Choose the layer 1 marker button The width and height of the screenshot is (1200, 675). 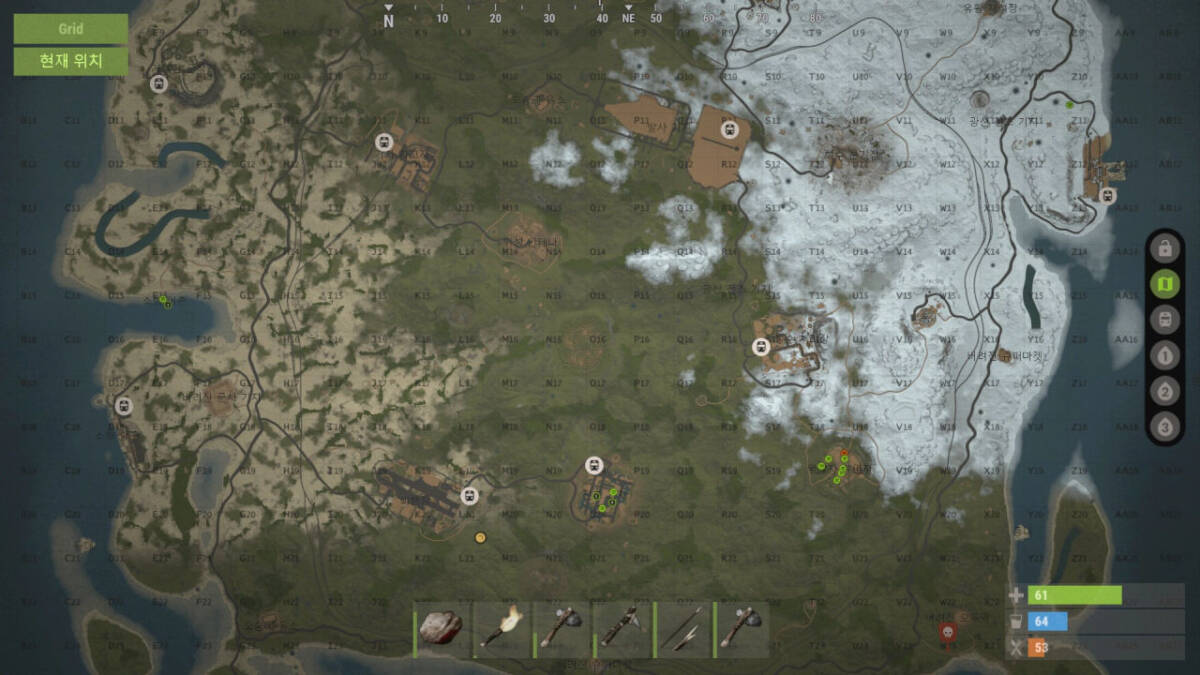[1164, 355]
